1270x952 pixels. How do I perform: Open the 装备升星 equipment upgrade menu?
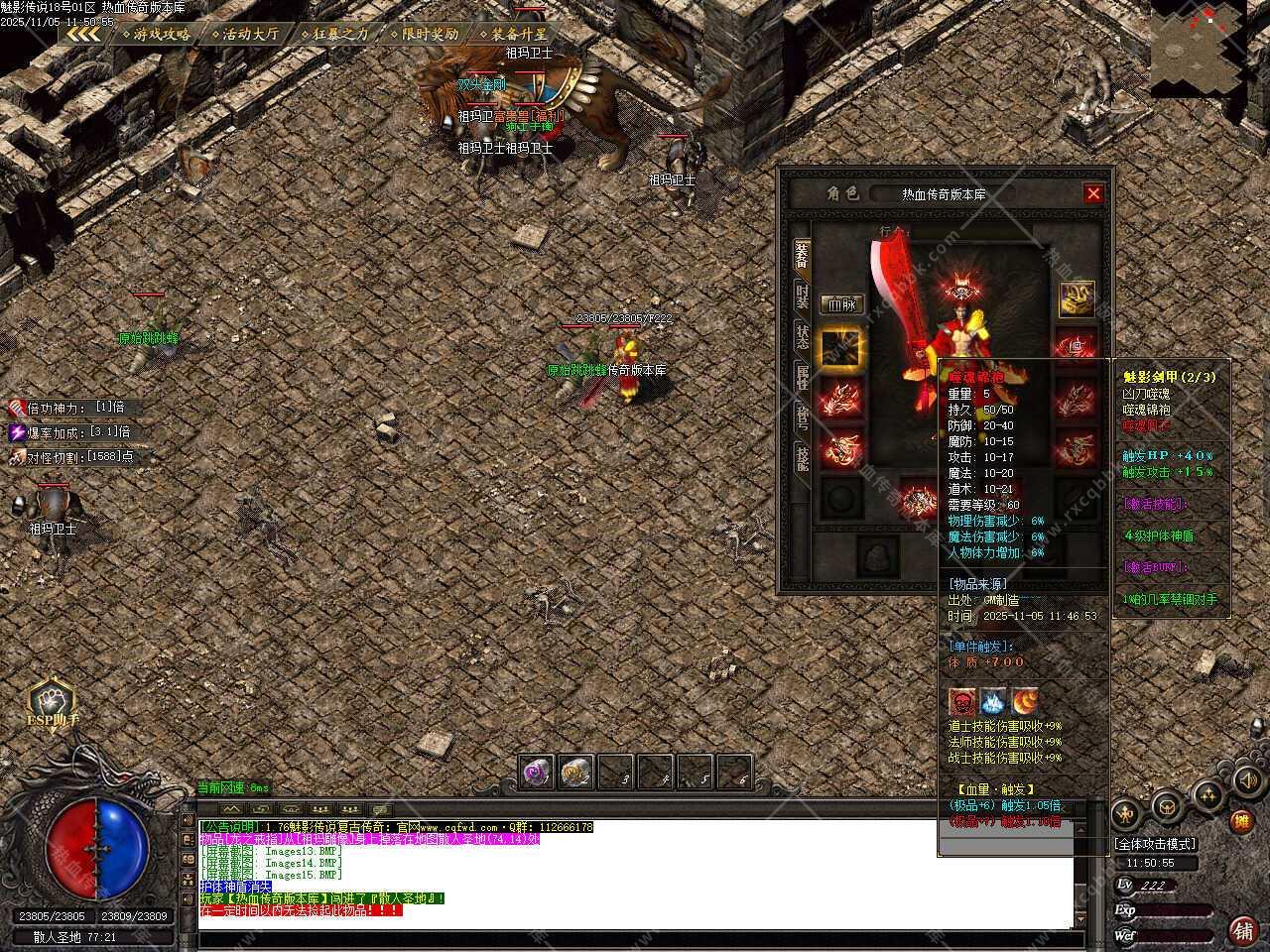coord(513,34)
